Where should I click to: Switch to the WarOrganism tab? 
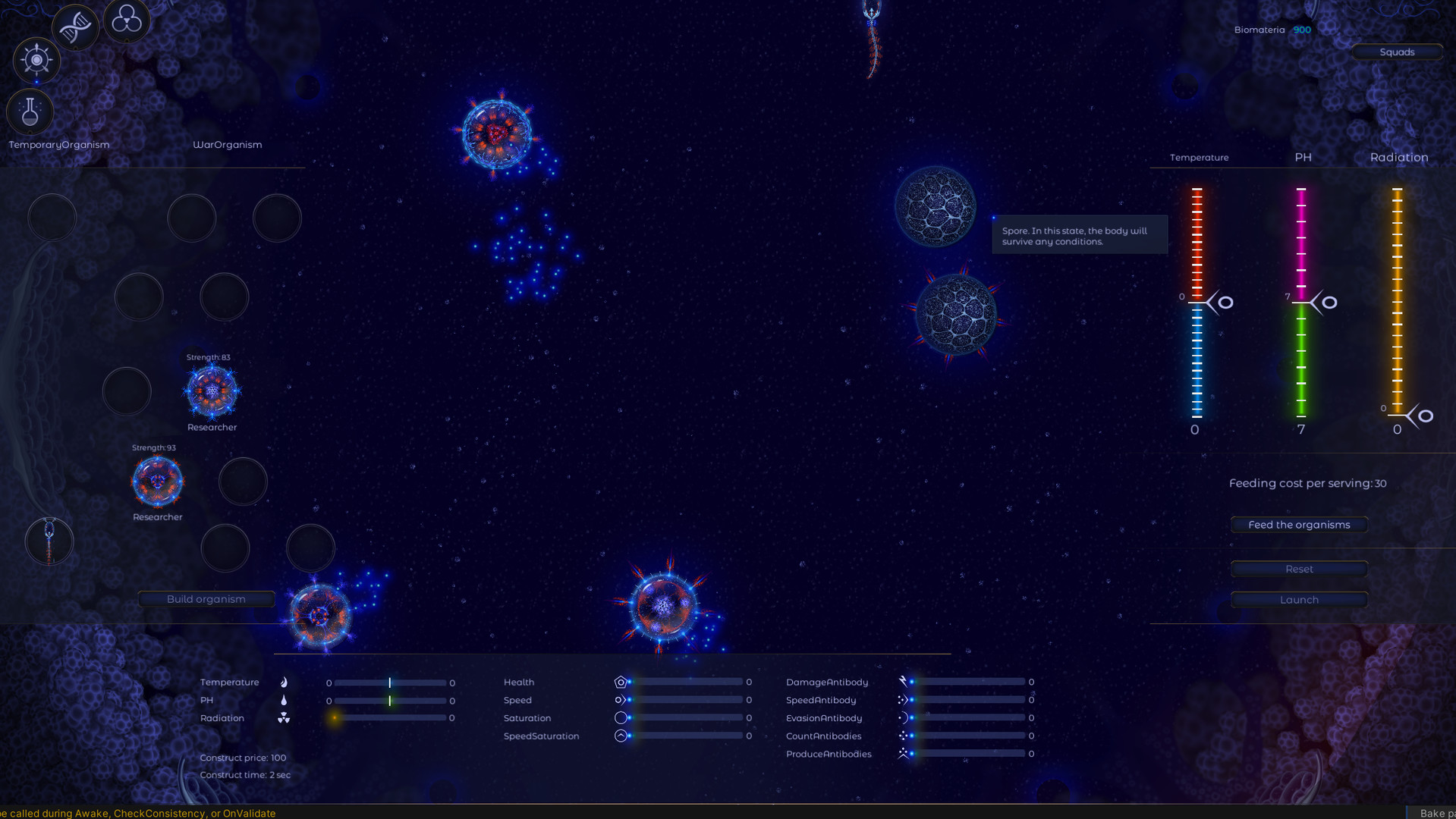228,144
